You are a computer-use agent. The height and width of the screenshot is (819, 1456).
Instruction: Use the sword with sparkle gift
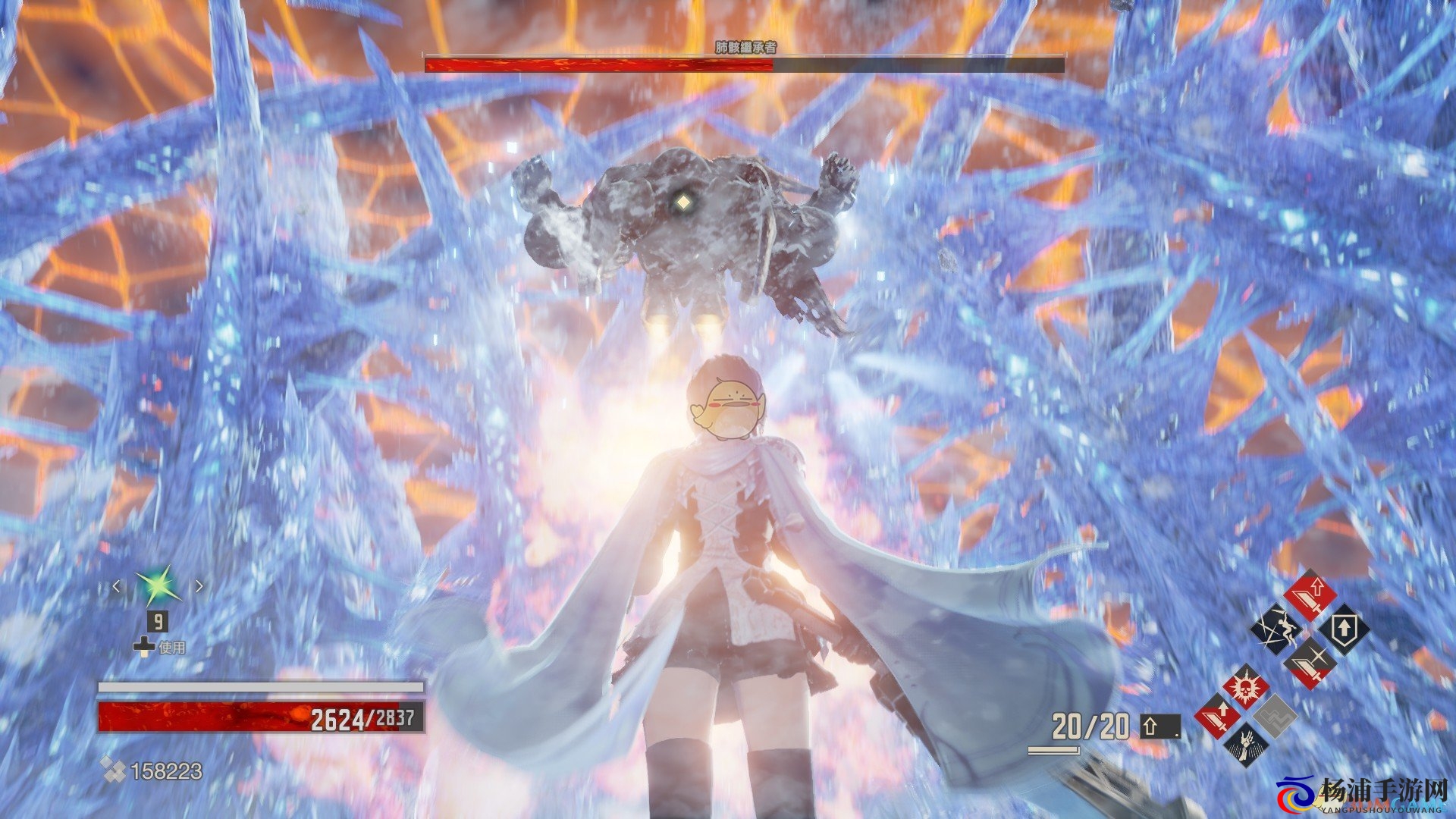point(1310,662)
